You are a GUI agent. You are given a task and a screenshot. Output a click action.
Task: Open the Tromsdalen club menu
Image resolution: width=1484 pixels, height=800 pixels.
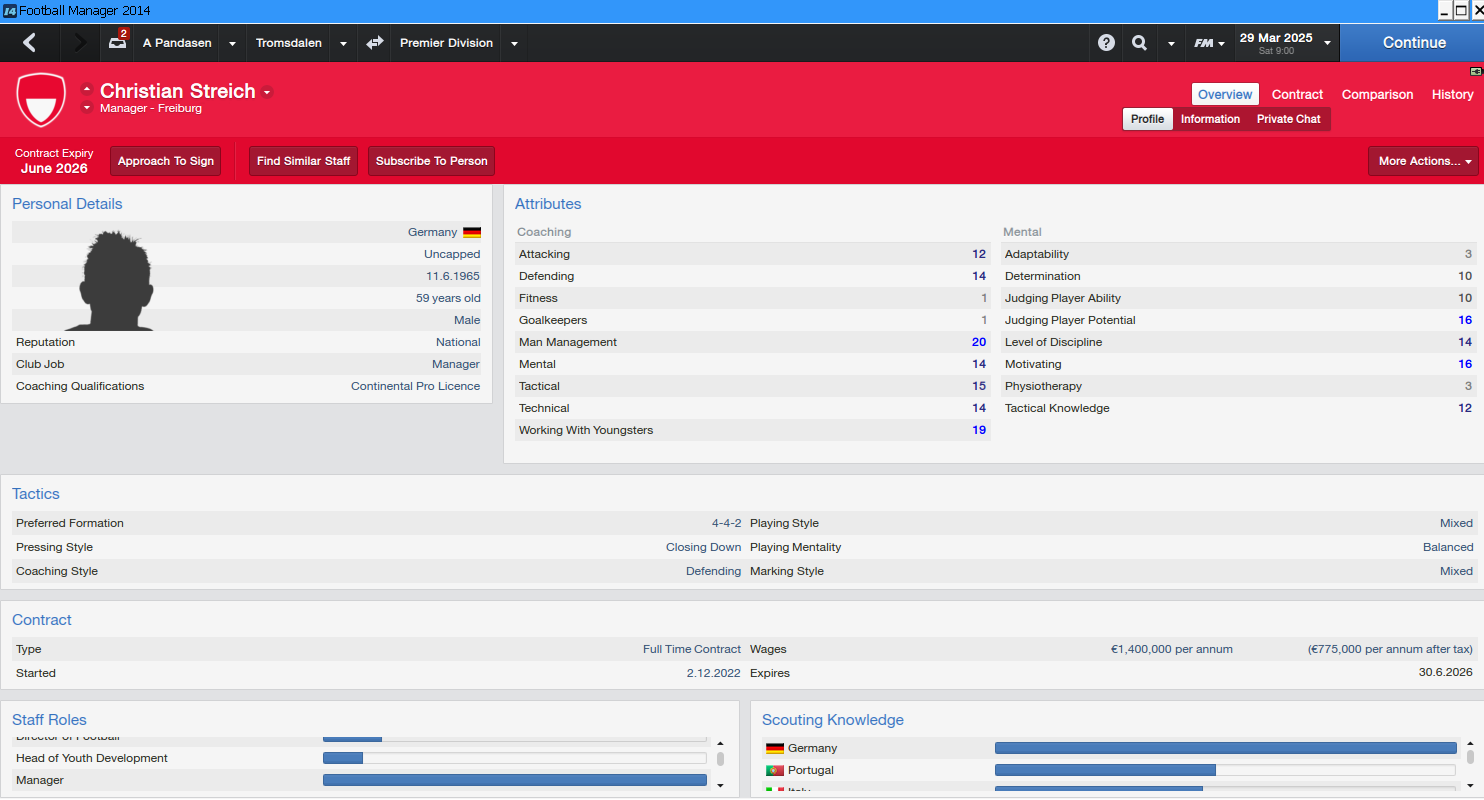pos(288,43)
